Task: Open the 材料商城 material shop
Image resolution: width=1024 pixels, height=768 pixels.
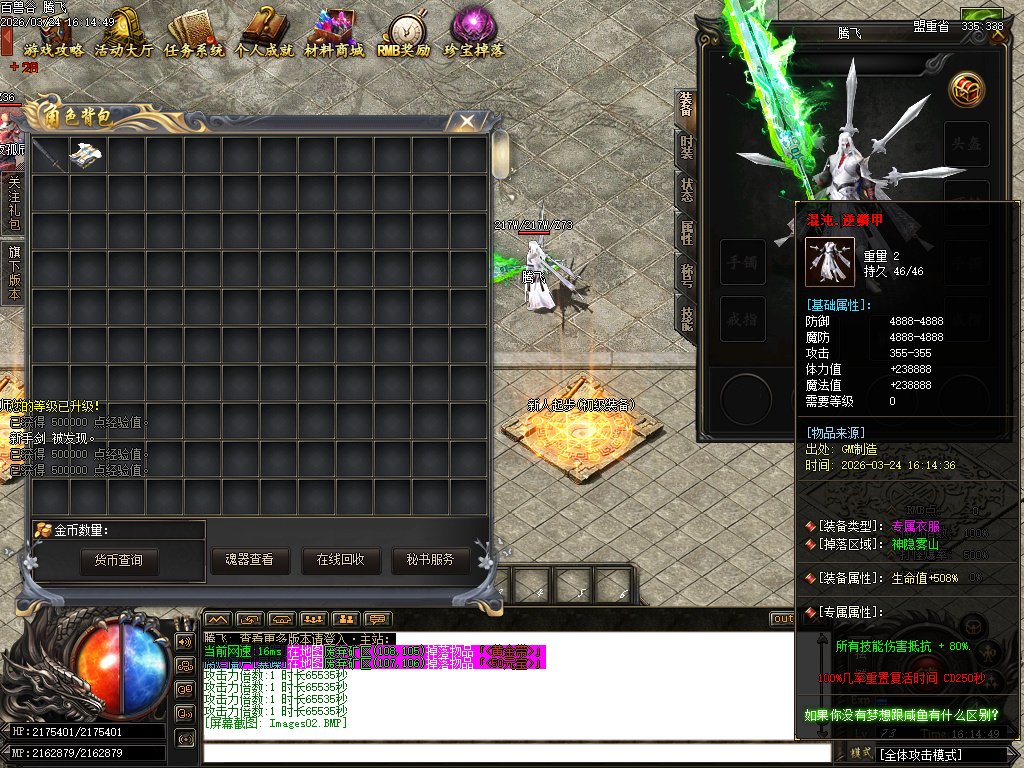Action: click(334, 35)
